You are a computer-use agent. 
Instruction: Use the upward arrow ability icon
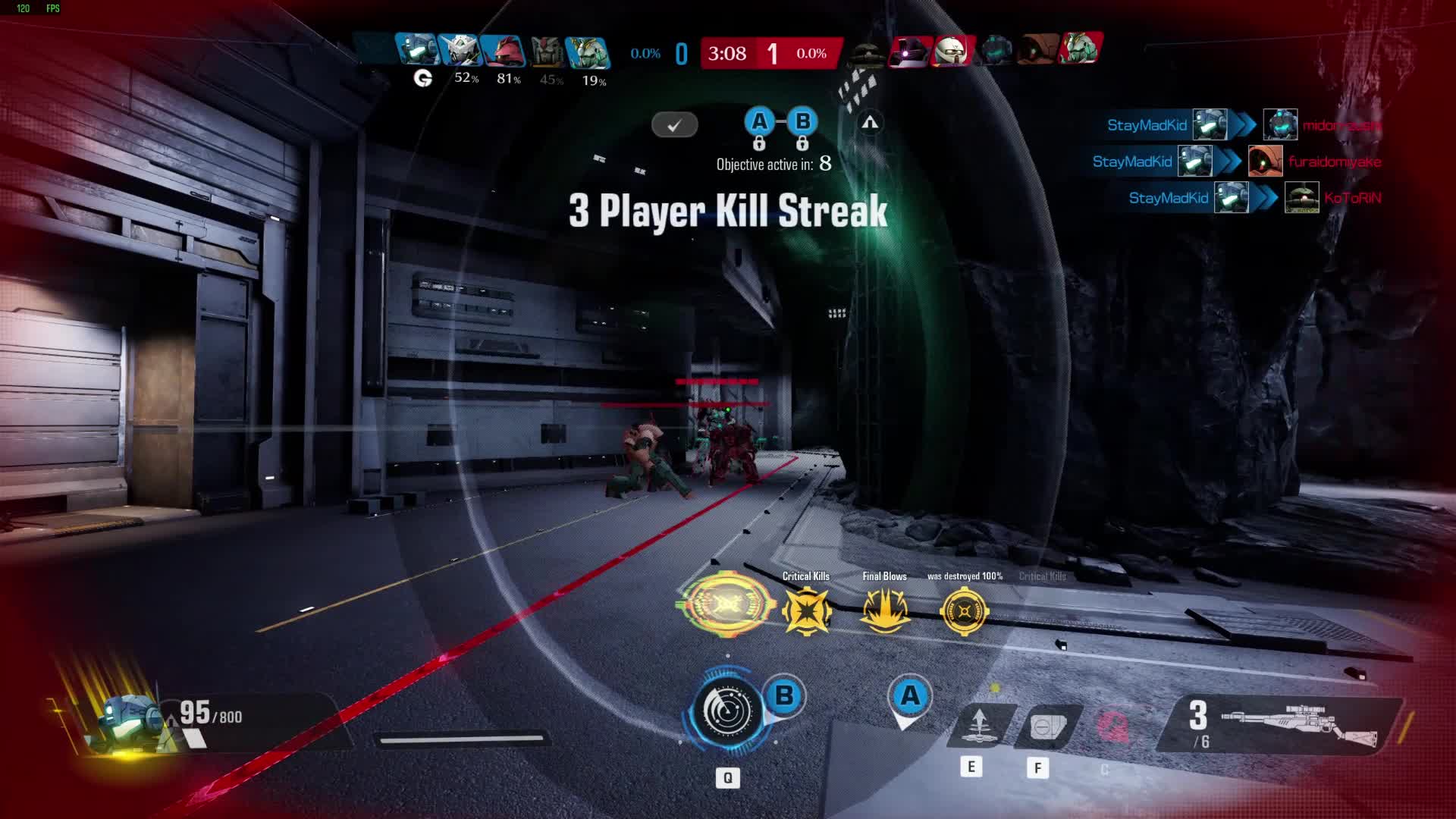(x=978, y=725)
